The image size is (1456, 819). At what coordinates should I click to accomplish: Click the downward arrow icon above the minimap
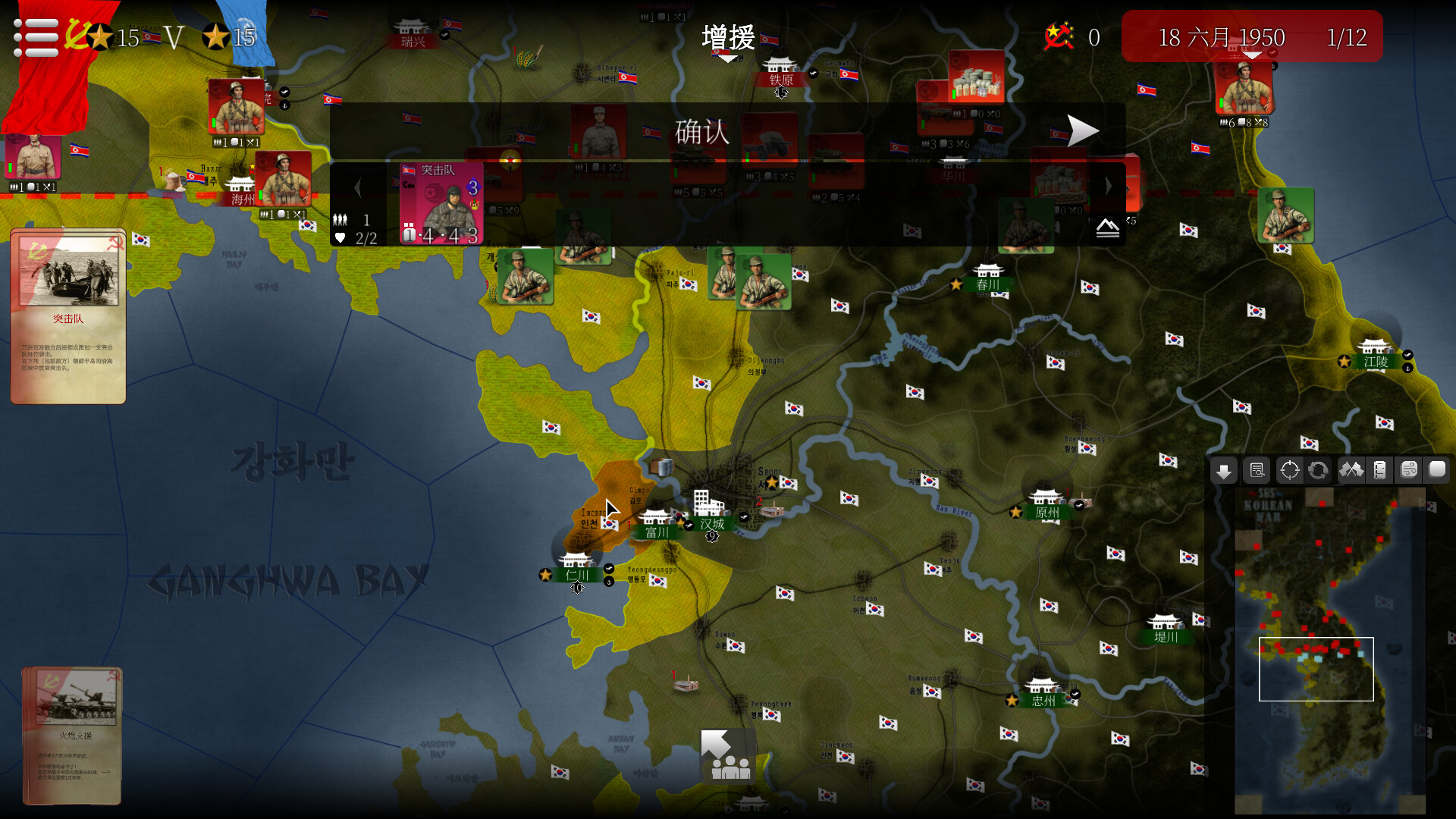[1224, 470]
